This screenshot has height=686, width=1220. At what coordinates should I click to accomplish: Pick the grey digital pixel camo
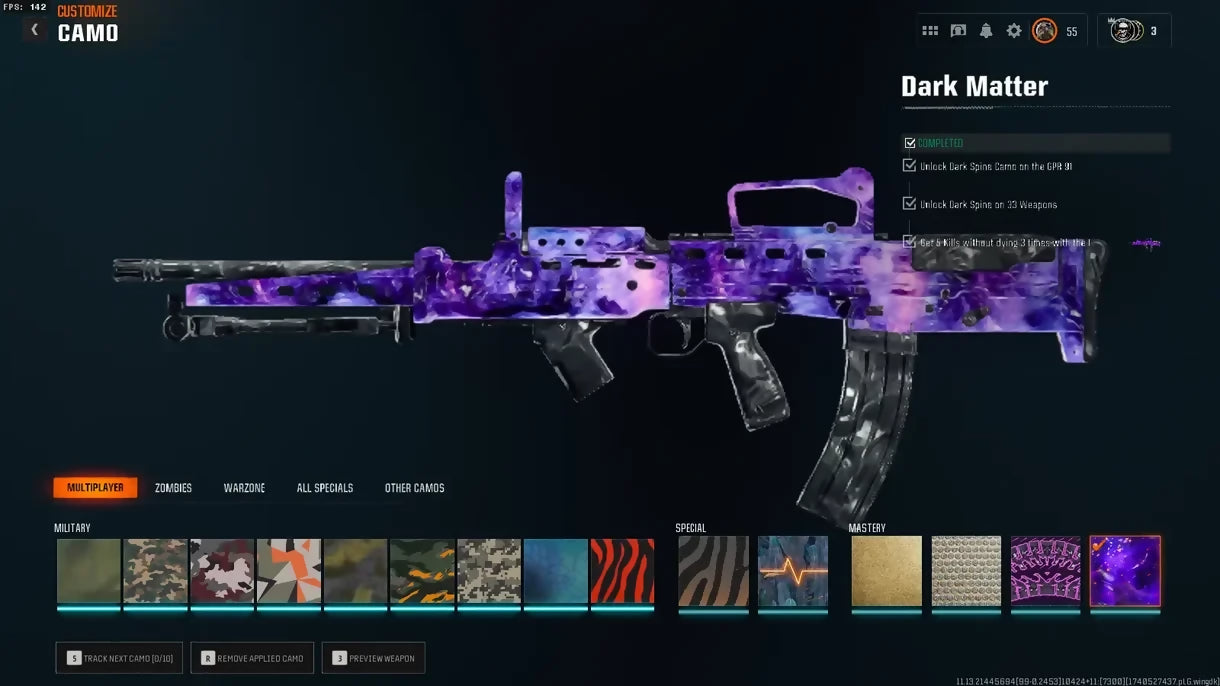[489, 571]
